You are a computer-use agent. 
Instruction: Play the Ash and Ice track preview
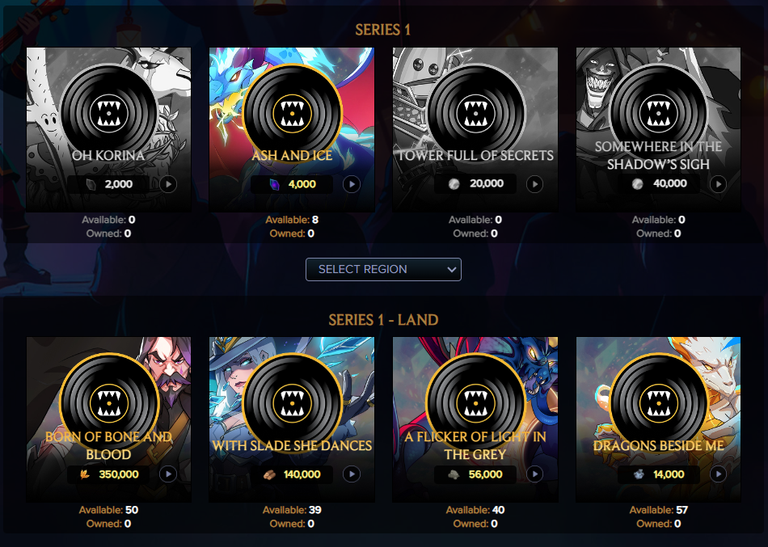coord(351,184)
